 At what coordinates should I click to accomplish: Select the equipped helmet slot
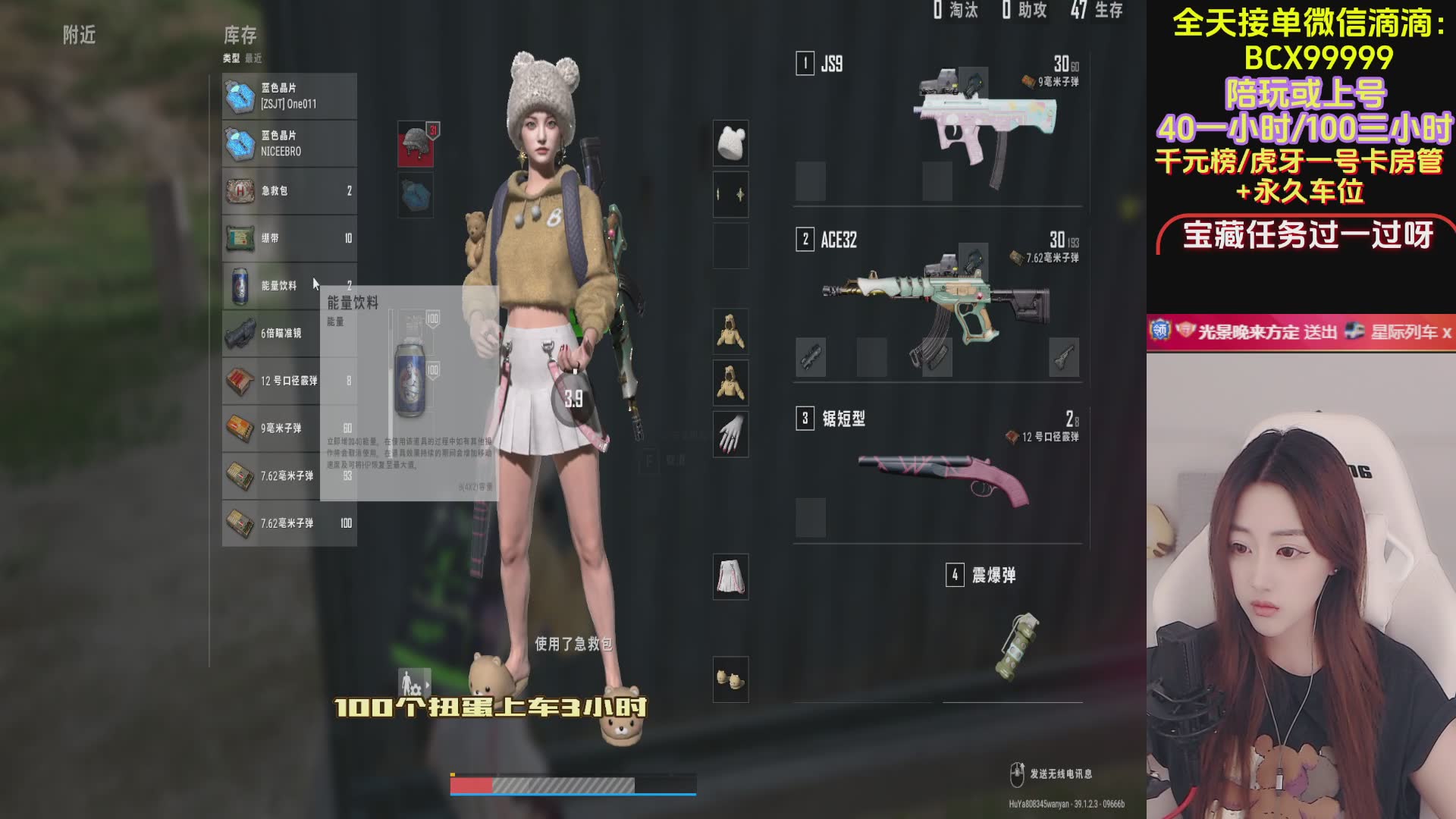click(416, 144)
